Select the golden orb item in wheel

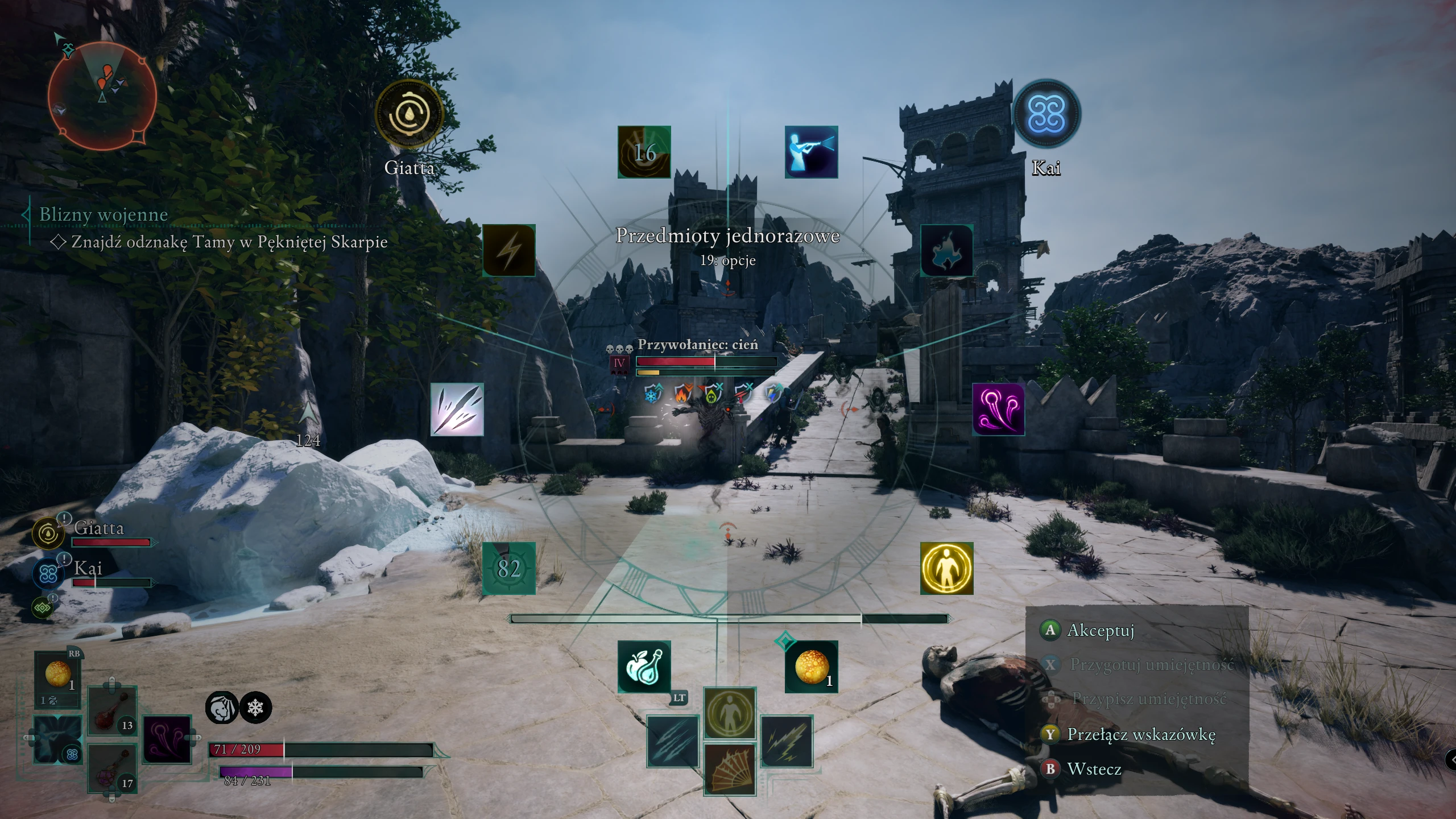811,667
